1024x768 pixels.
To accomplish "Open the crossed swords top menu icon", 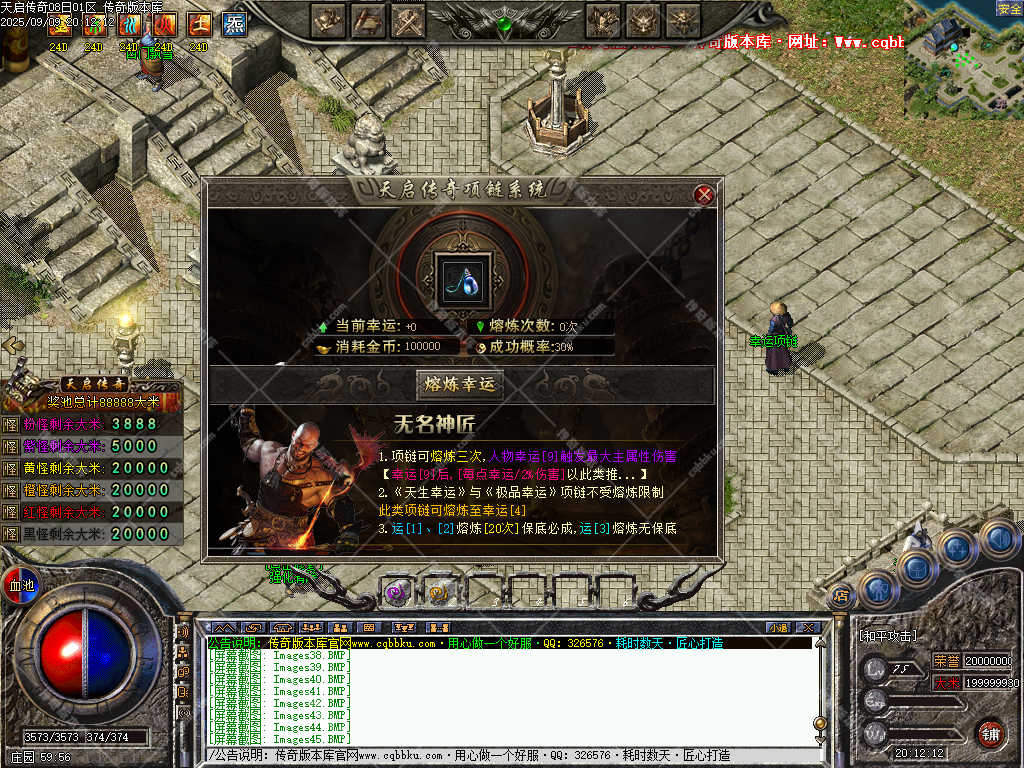I will 405,19.
